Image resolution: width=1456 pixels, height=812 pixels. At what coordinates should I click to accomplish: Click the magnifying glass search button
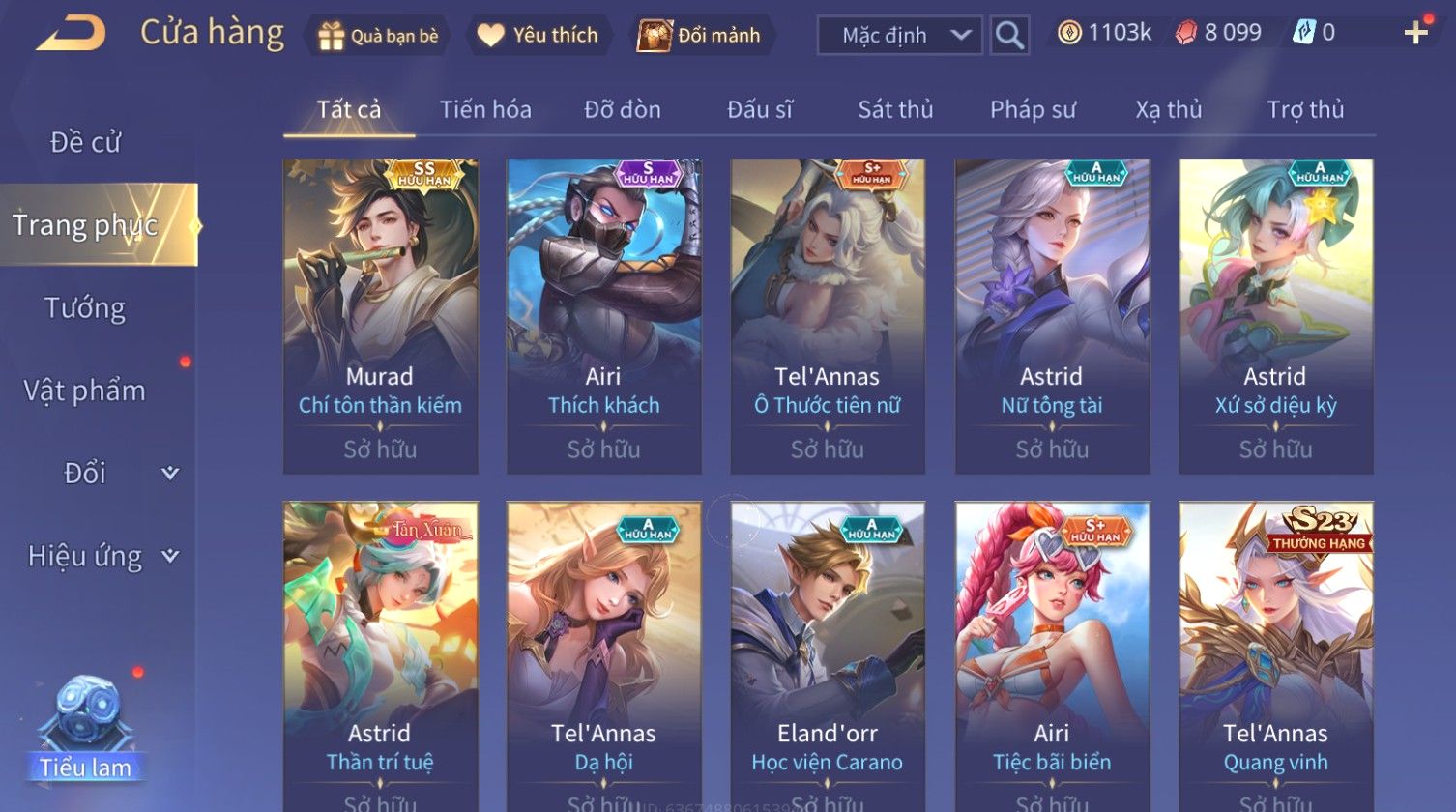(x=1009, y=36)
